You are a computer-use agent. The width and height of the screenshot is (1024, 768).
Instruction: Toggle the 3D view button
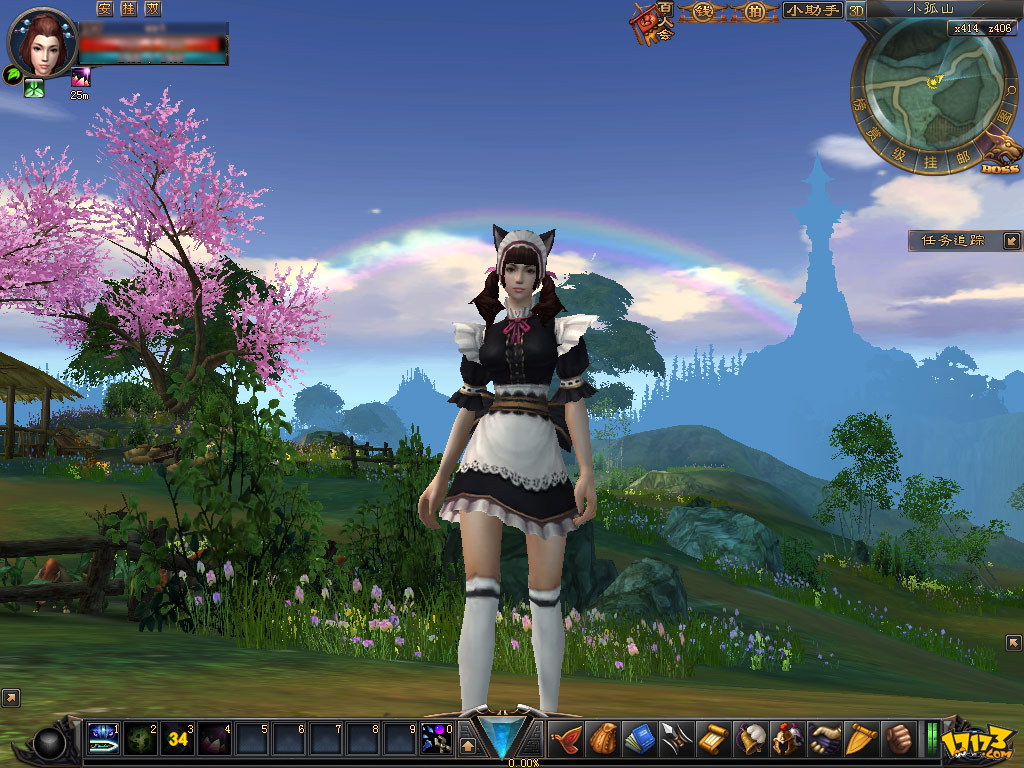tap(856, 11)
